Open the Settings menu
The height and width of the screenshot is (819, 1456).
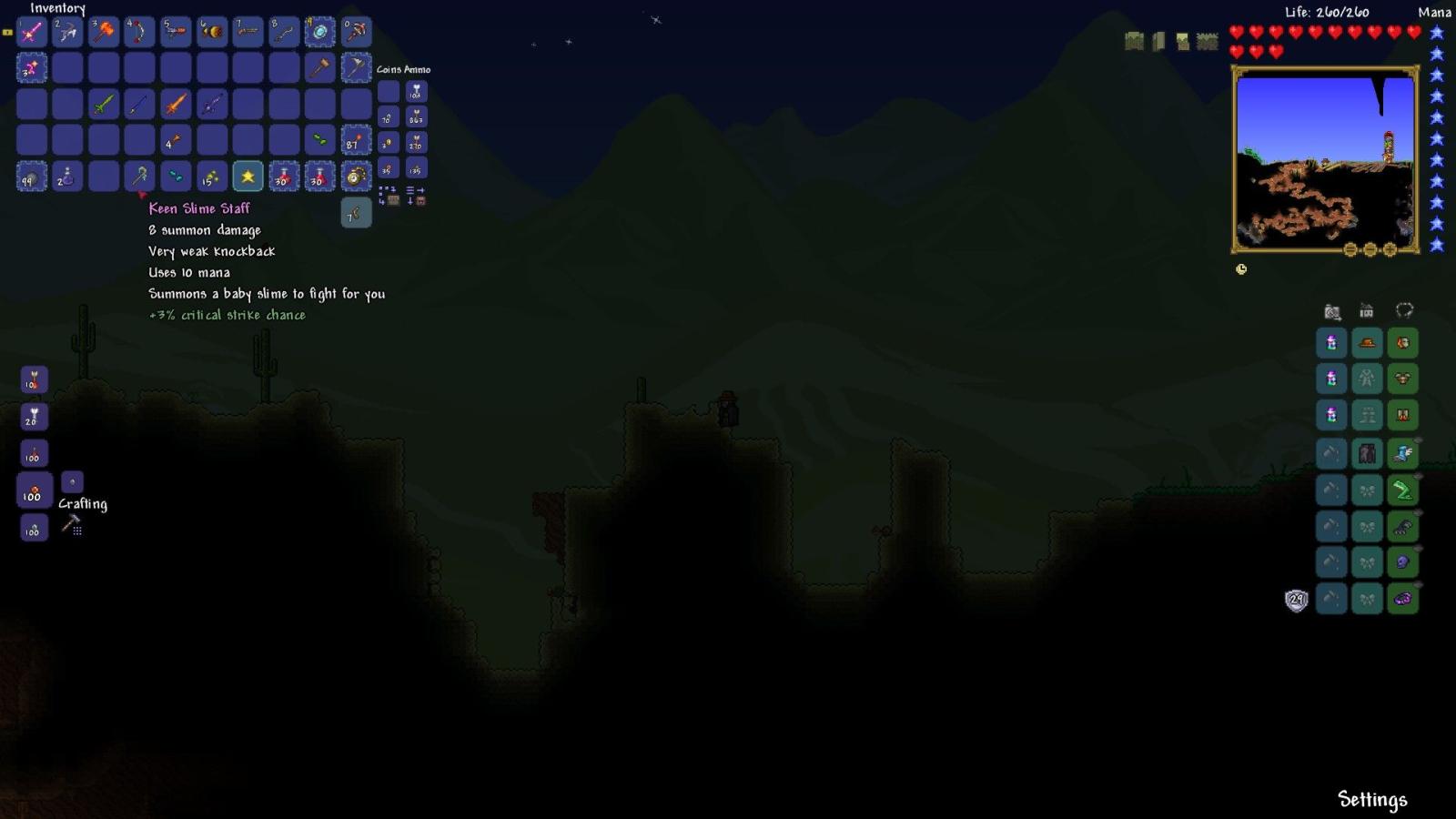pos(1372,801)
